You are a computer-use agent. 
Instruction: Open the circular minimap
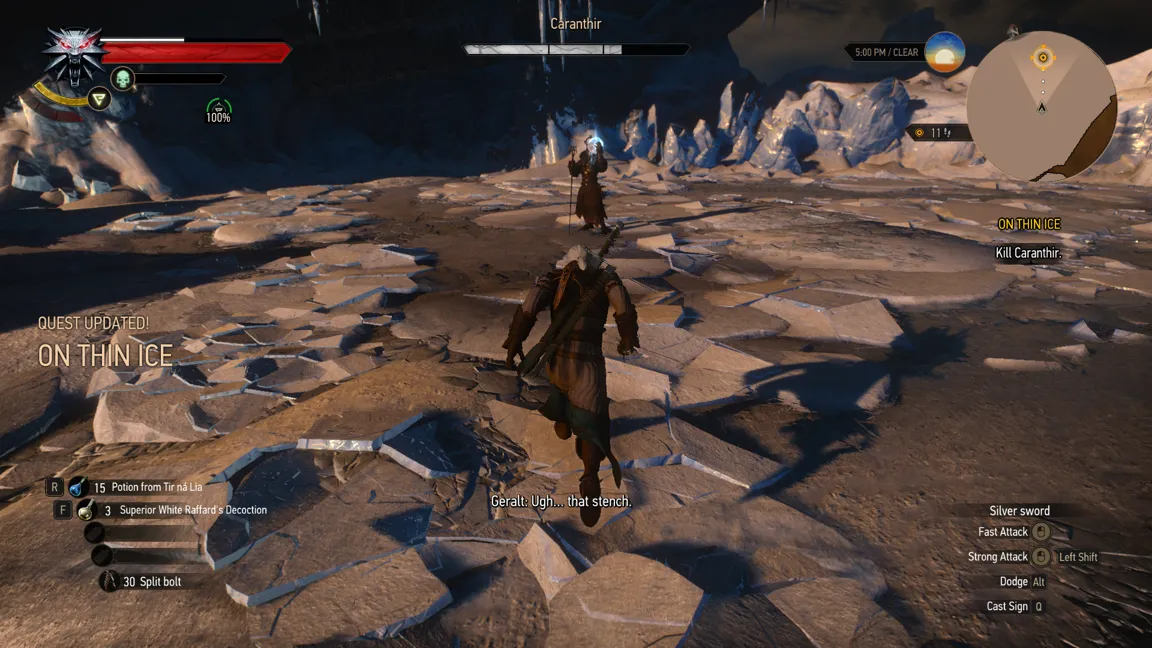point(1042,106)
